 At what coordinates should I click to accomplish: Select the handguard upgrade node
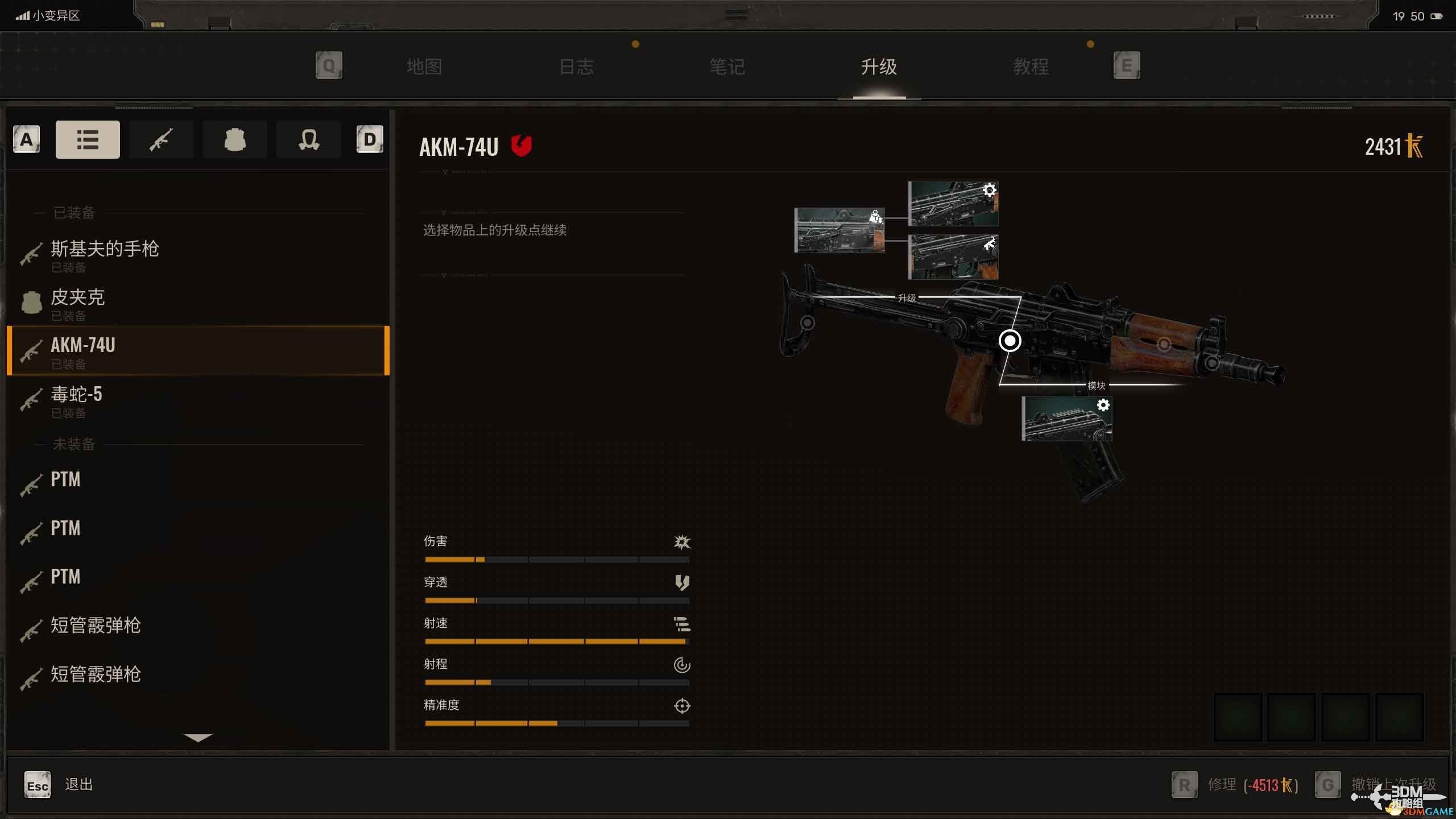(x=1164, y=344)
